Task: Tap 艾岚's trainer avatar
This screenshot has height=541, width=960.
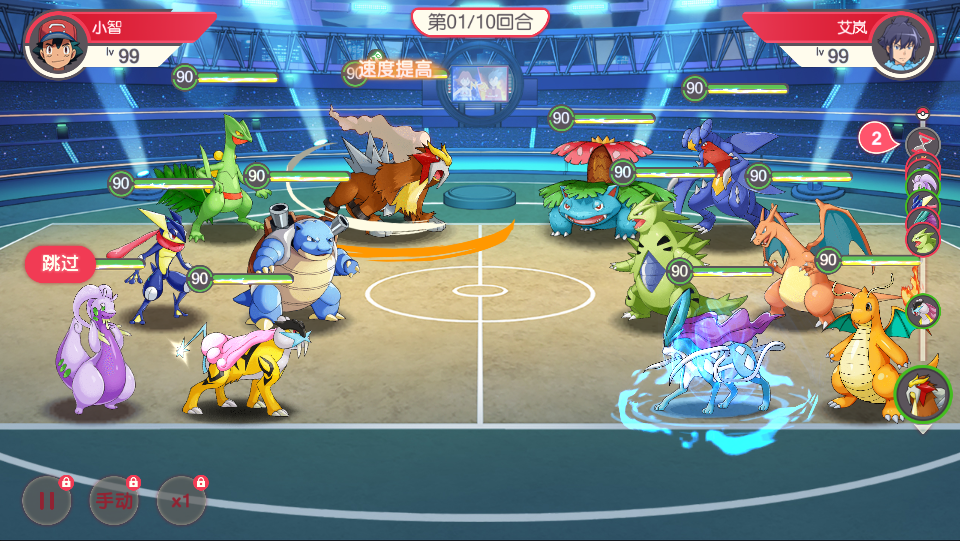Action: pos(903,44)
